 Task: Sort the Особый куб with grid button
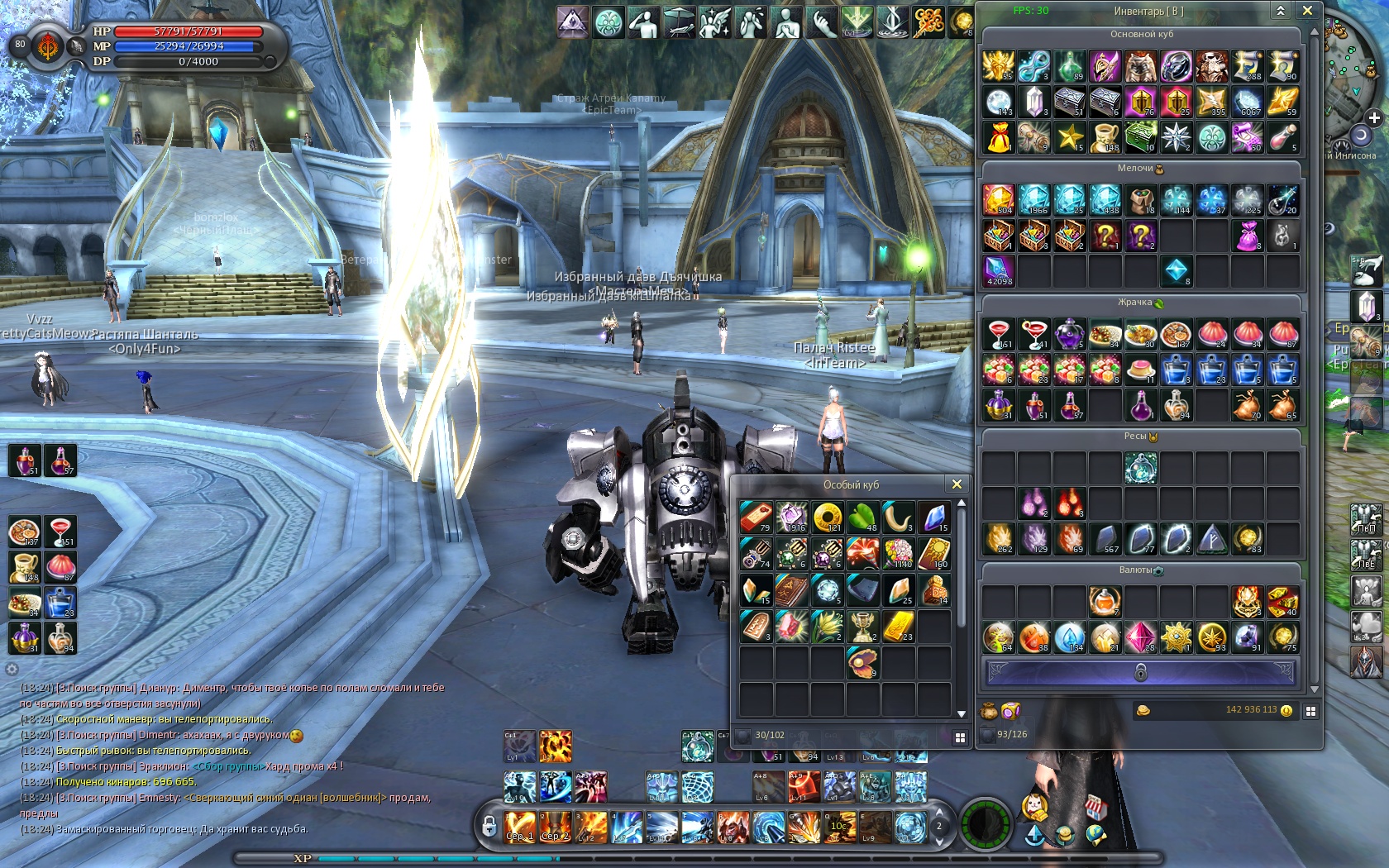click(960, 737)
